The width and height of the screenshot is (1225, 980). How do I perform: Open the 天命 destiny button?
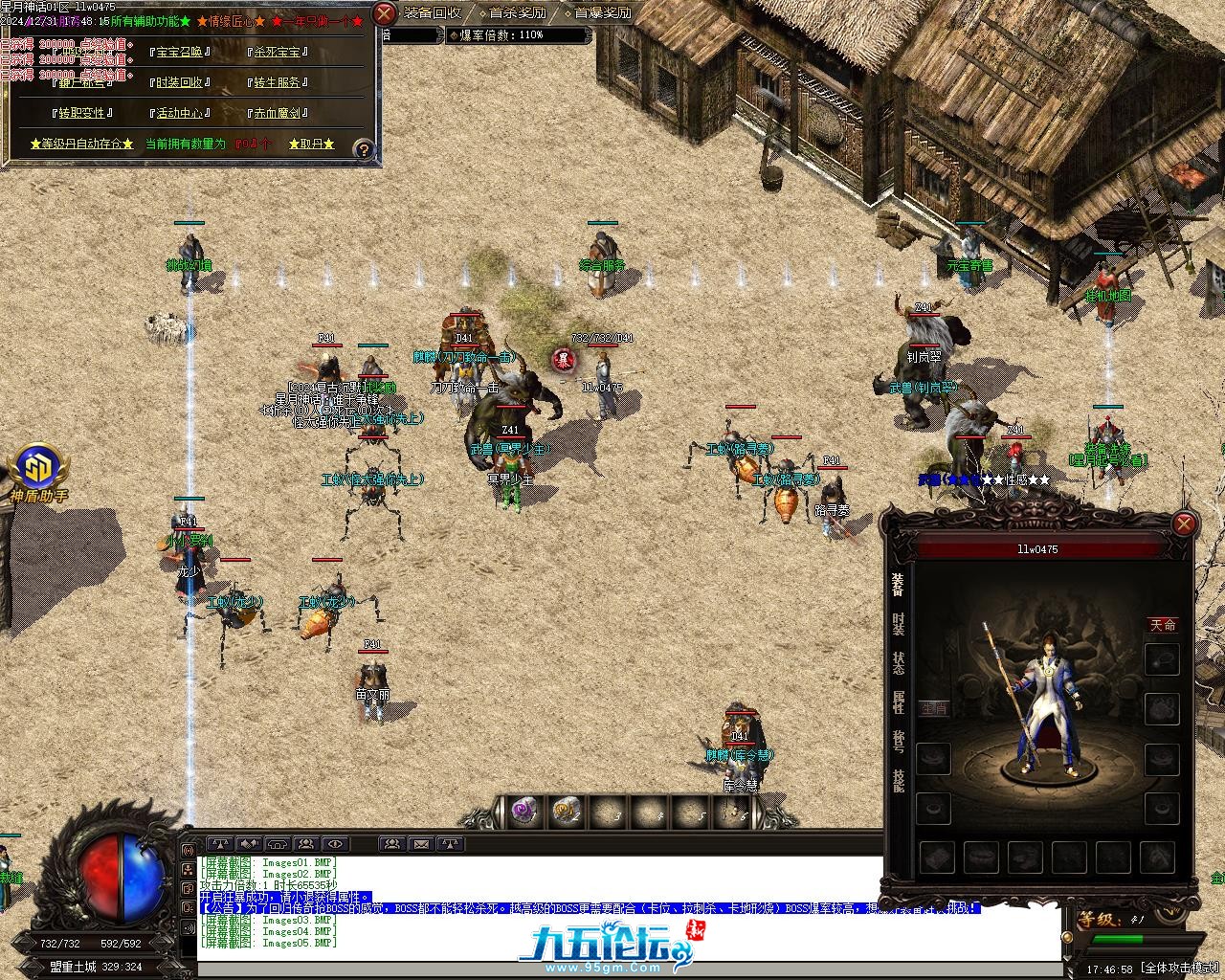1163,625
